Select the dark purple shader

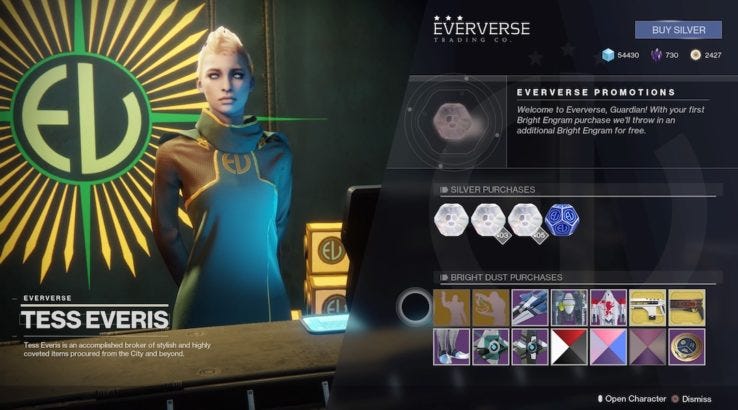646,346
